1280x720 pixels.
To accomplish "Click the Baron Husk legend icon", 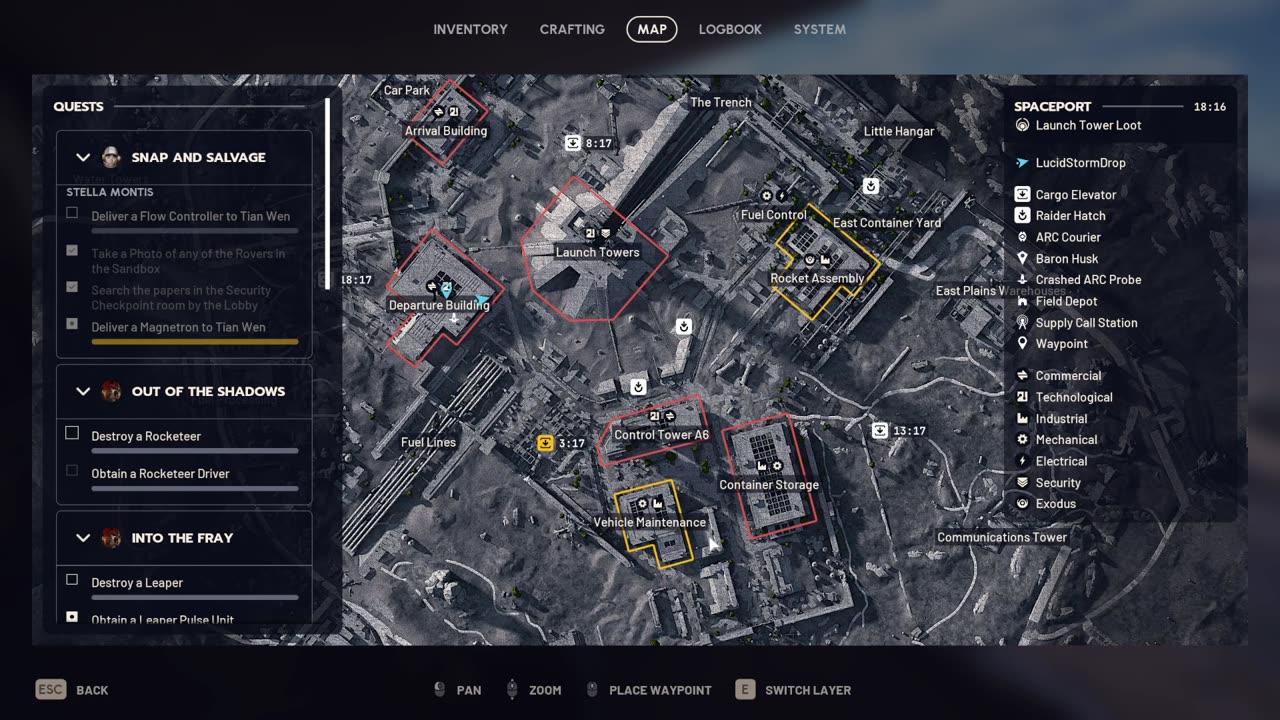I will pyautogui.click(x=1022, y=258).
